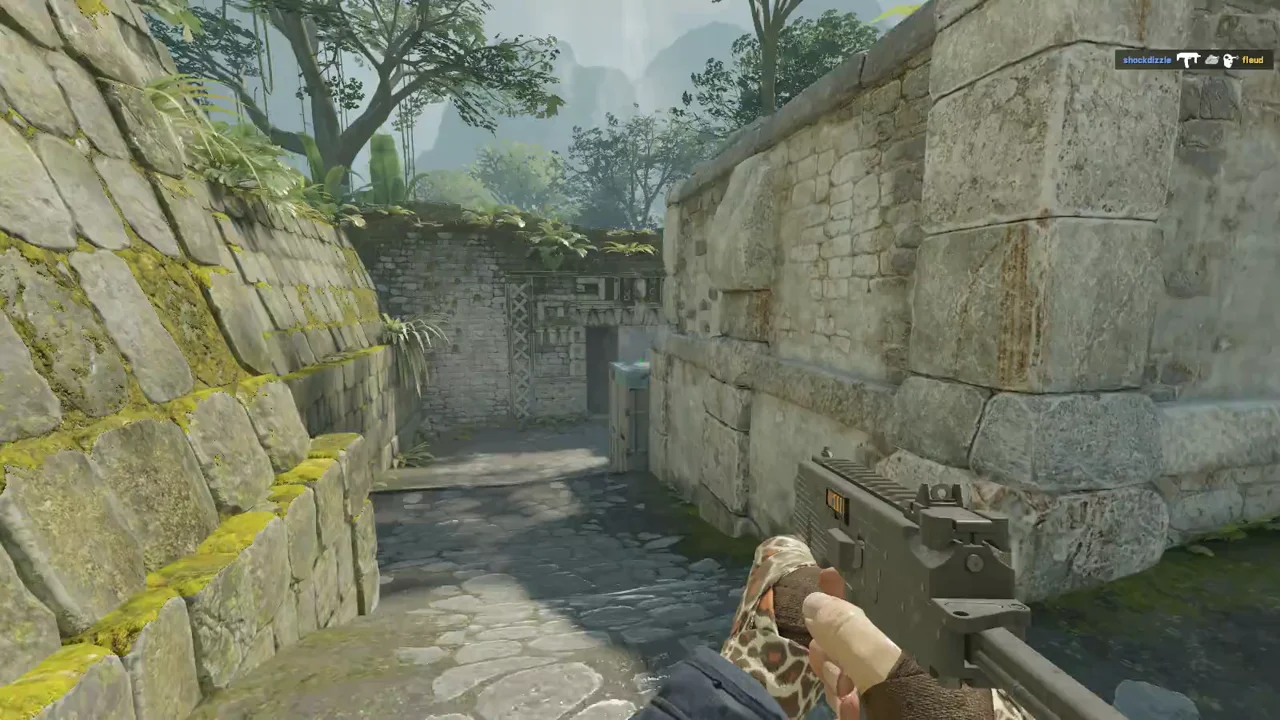Click the shockdizzle kill feed entry
The width and height of the screenshot is (1280, 720).
click(x=1194, y=60)
